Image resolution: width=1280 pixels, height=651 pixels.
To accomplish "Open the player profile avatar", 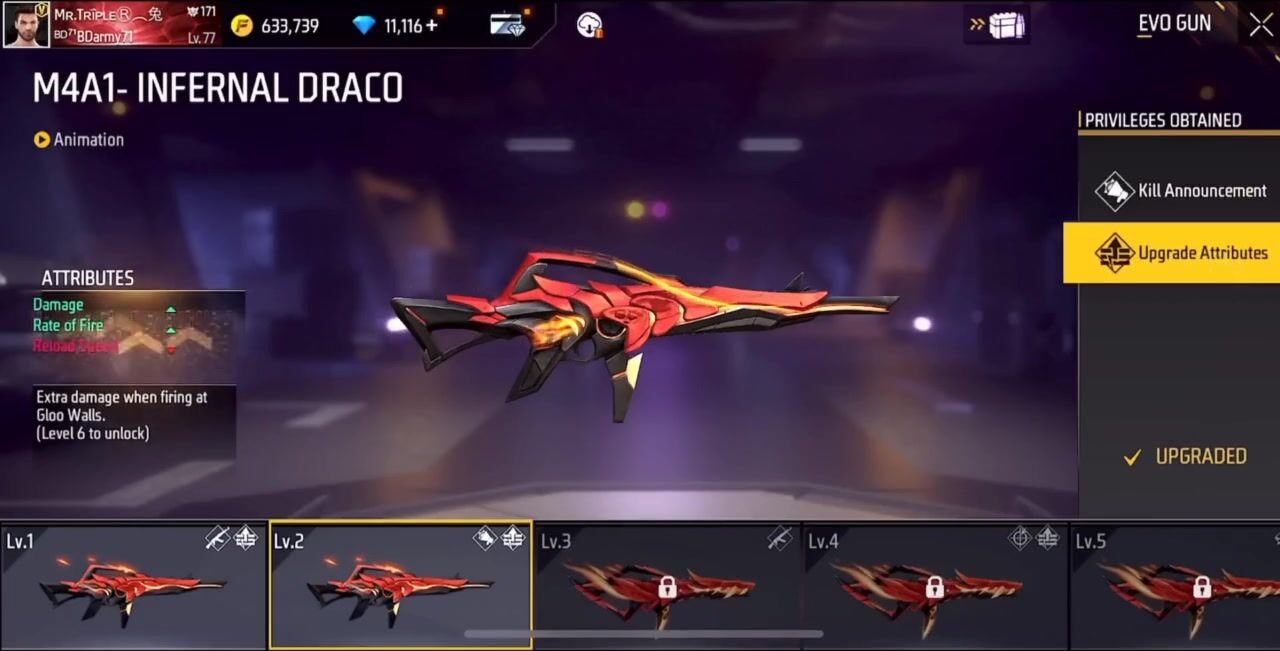I will click(26, 25).
